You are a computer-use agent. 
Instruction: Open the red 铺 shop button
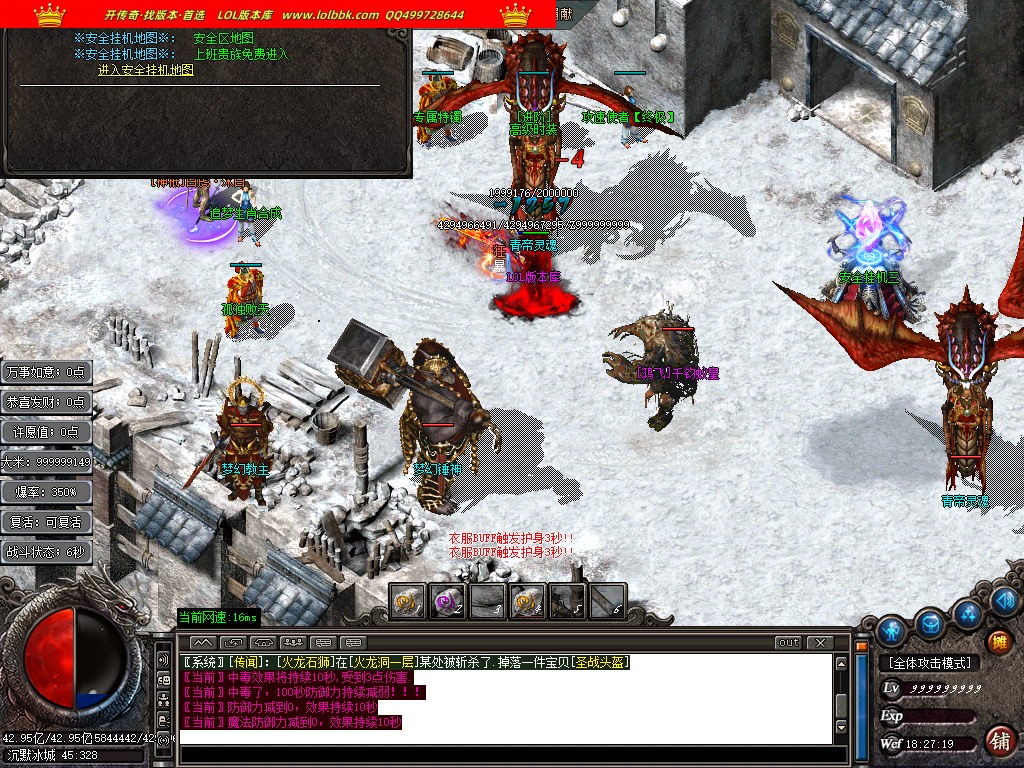pyautogui.click(x=998, y=740)
